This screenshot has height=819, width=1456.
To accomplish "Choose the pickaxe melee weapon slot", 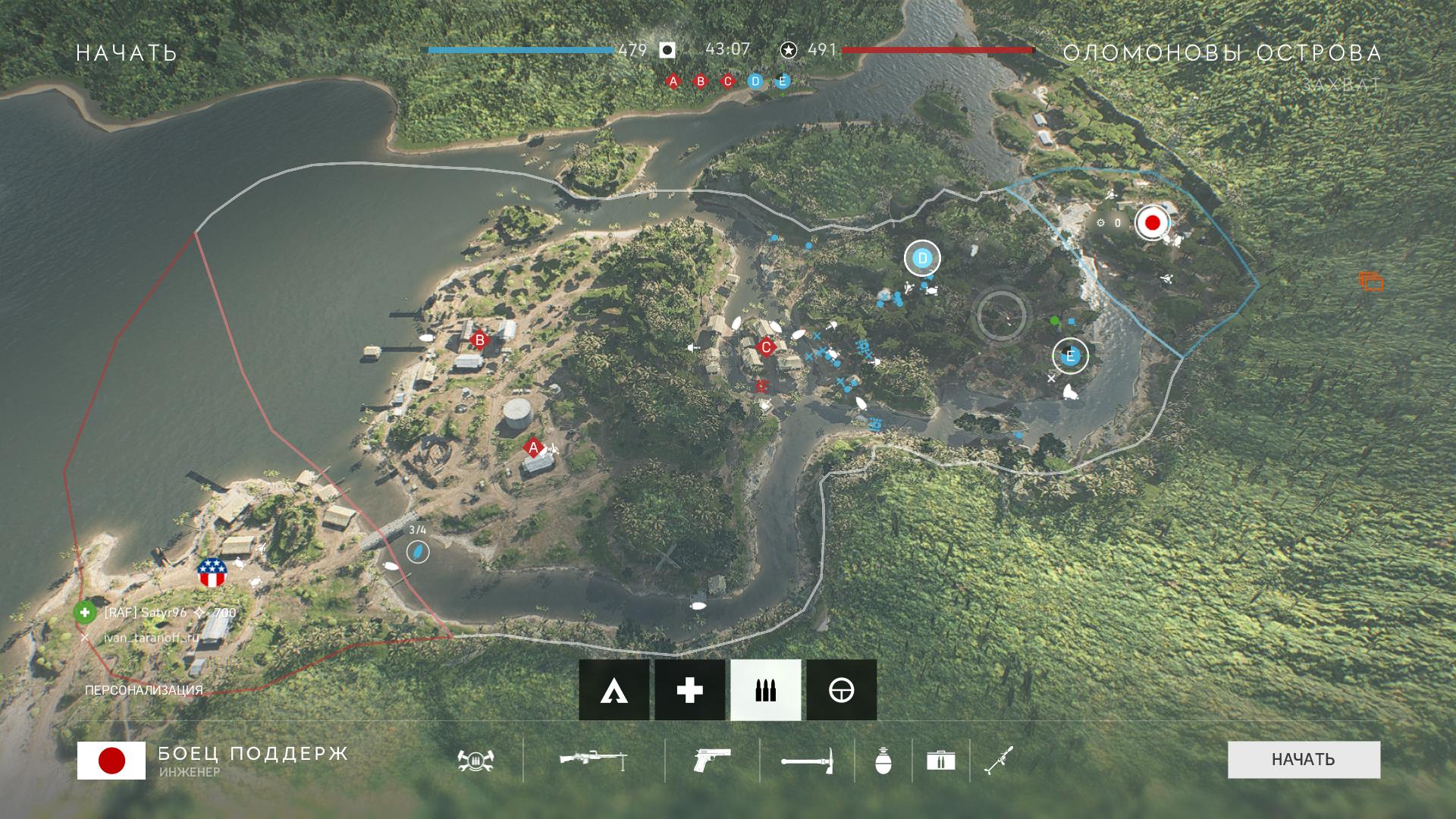I will [806, 760].
